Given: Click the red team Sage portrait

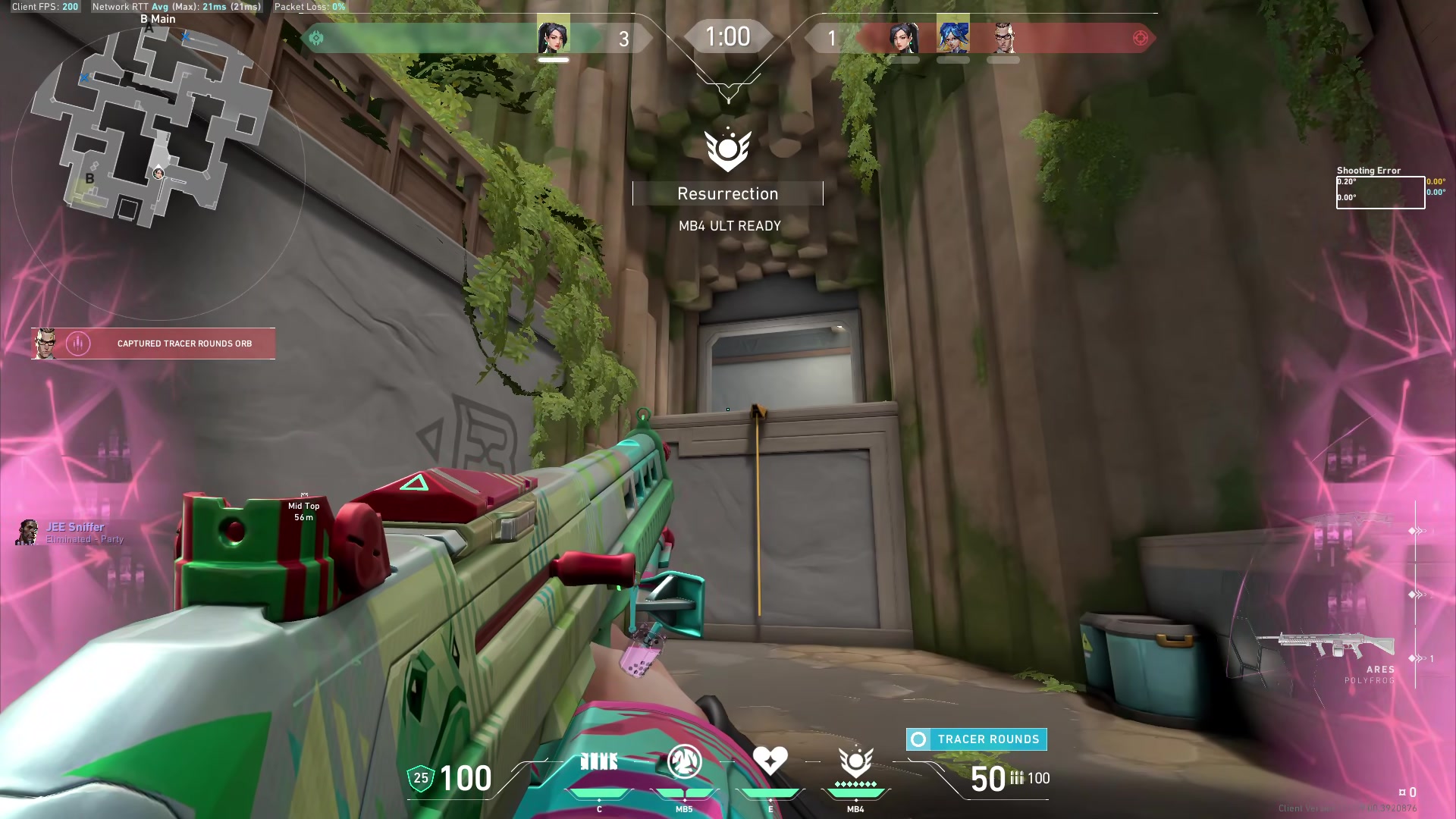Looking at the screenshot, I should 902,37.
